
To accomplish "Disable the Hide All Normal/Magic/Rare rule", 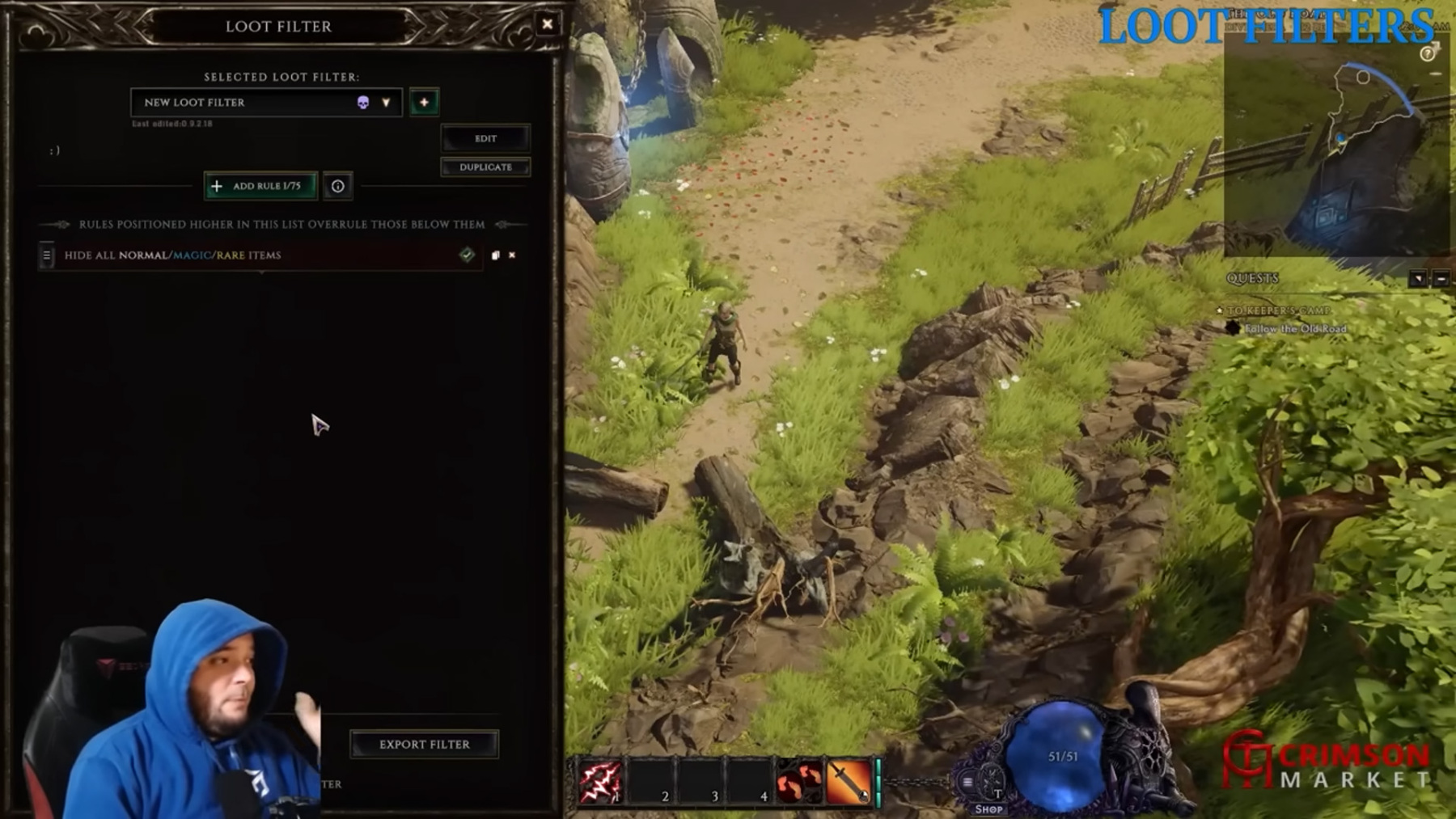I will click(x=467, y=255).
